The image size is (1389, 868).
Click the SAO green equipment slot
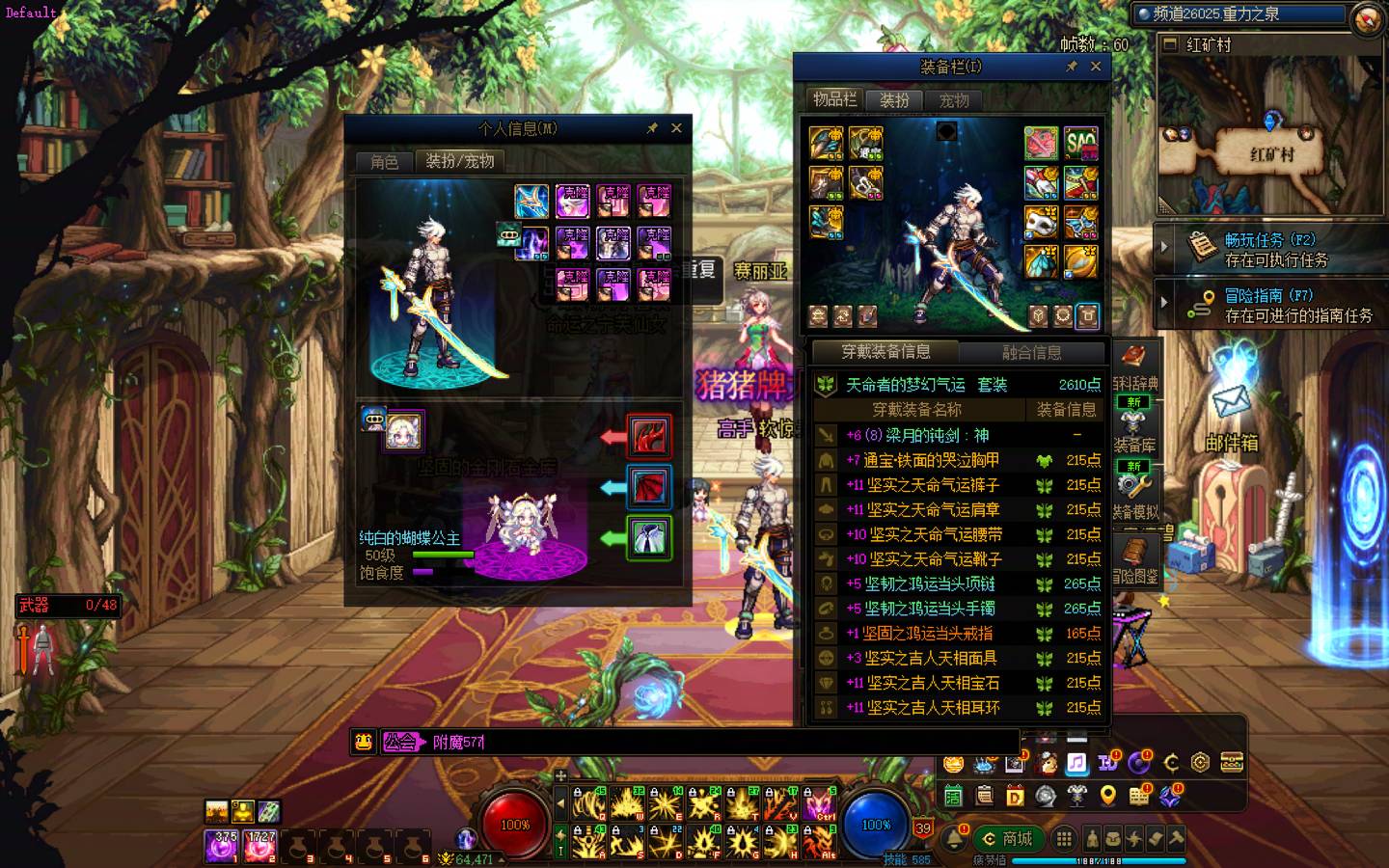(1081, 144)
